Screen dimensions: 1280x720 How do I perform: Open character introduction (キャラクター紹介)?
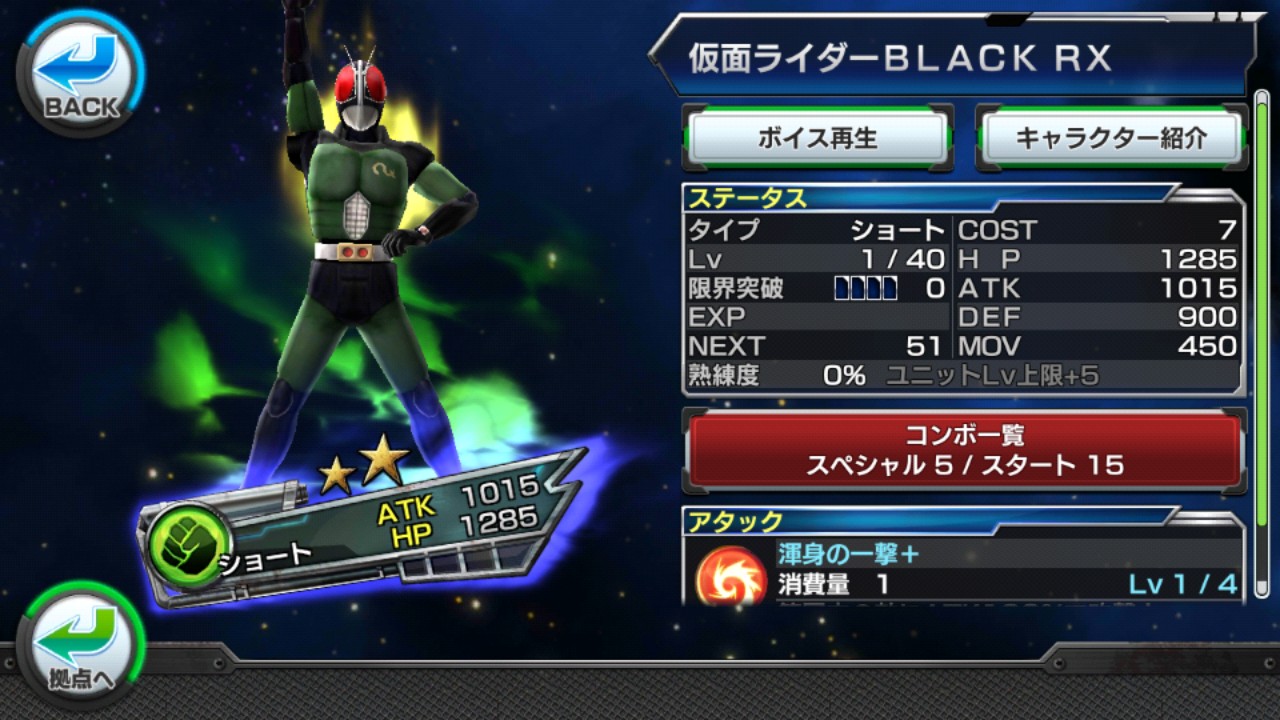[1111, 138]
